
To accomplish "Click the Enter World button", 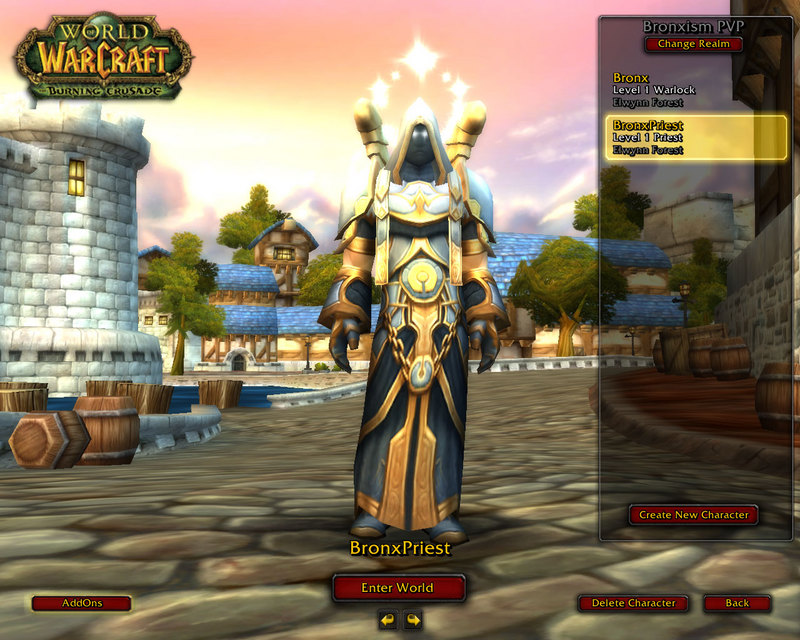I will (x=399, y=588).
